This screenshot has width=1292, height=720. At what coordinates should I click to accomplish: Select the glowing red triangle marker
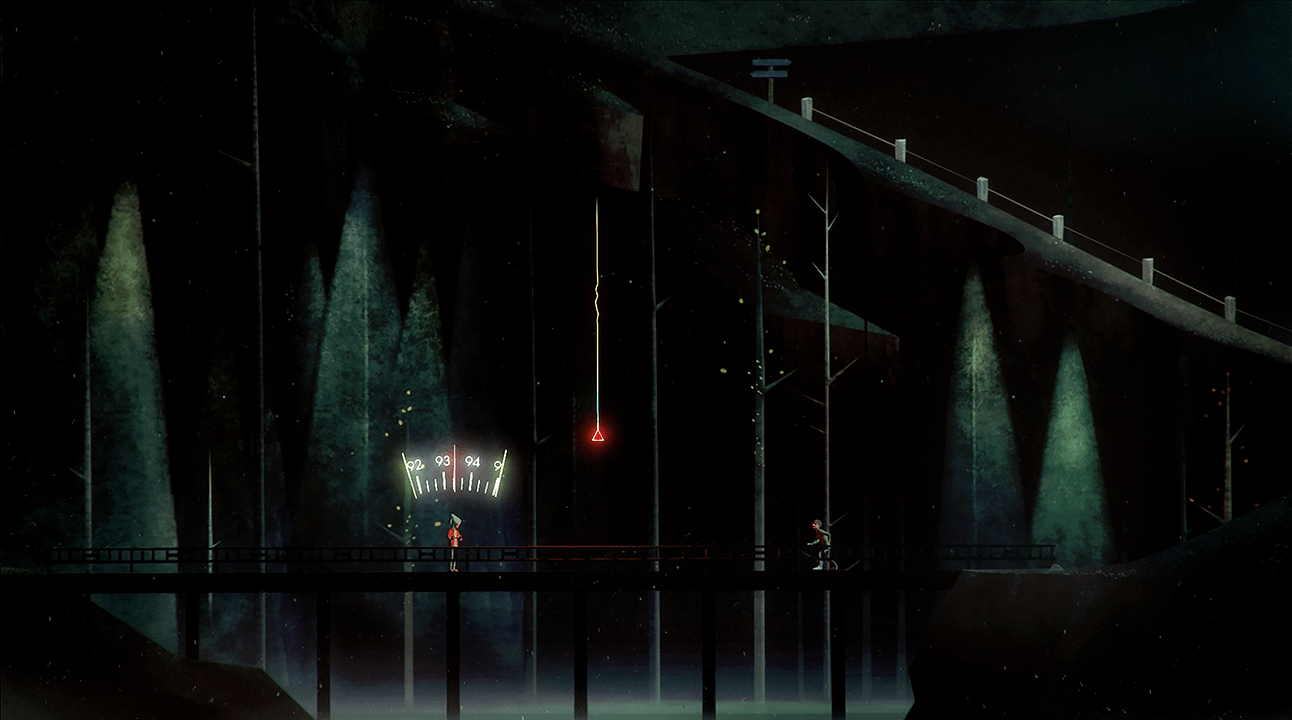tap(596, 435)
